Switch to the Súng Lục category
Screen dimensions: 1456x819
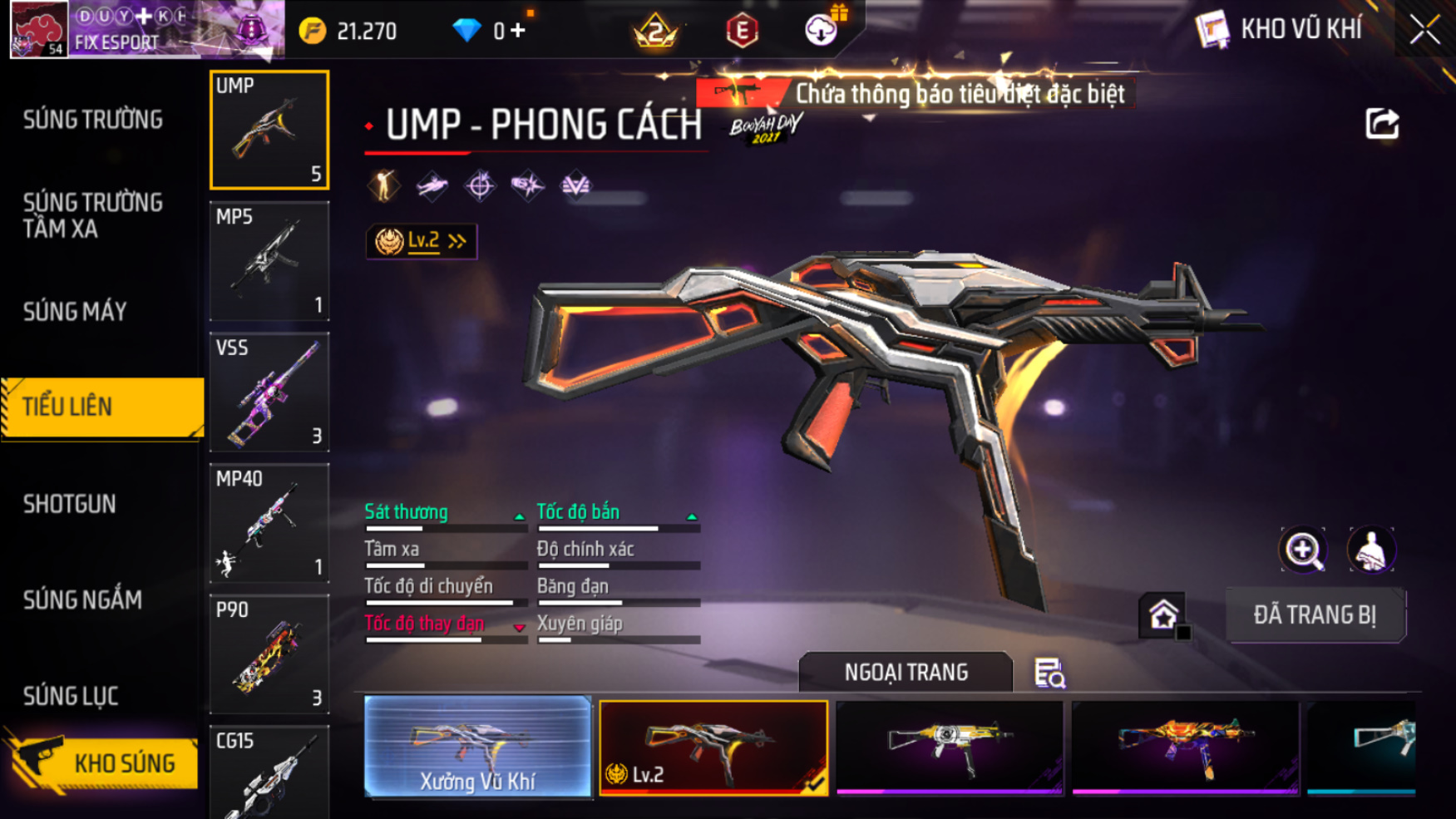(x=72, y=696)
